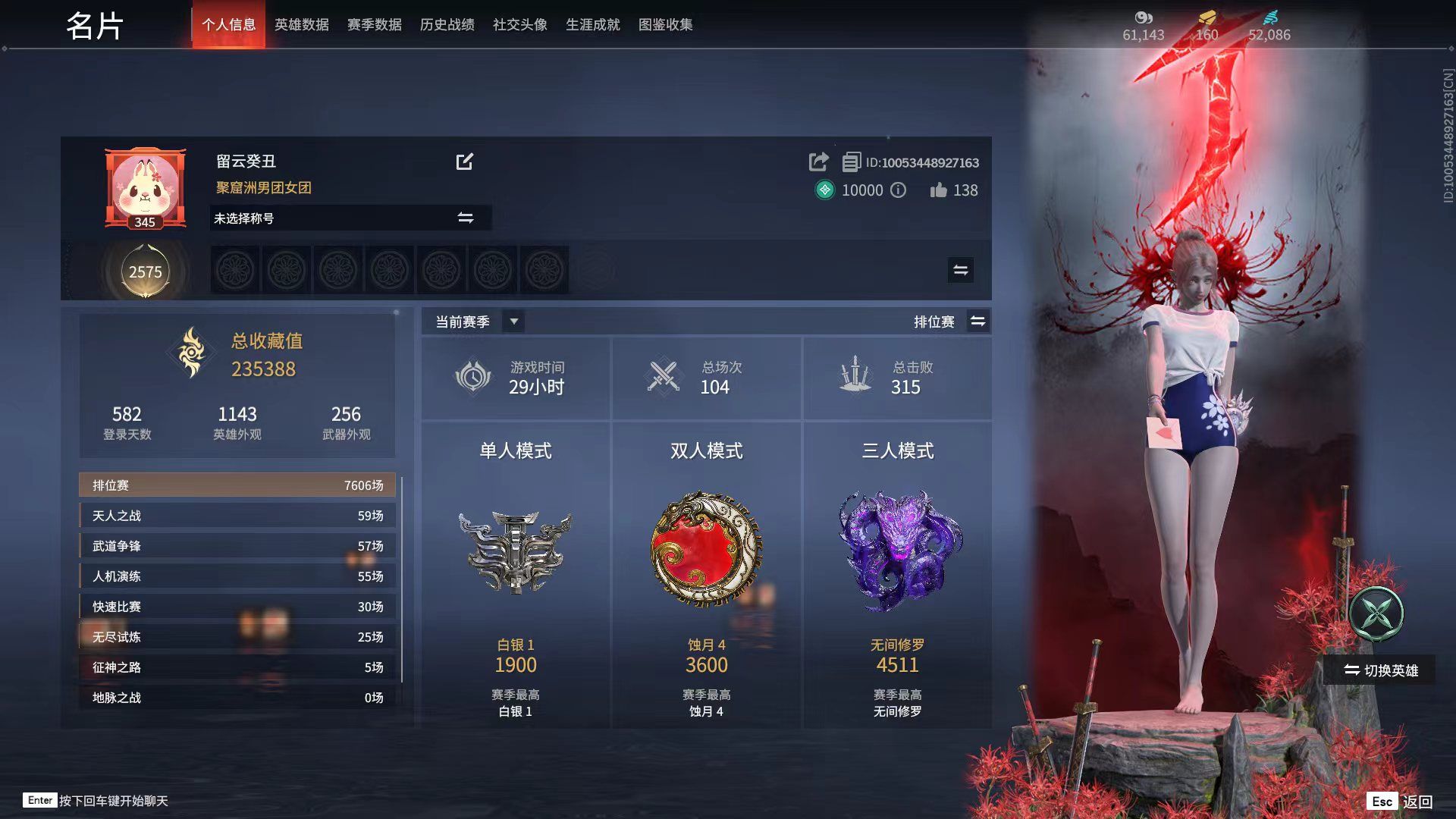Viewport: 1456px width, 819px height.
Task: Switch ranked mode via 排位赛 swap toggle
Action: tap(978, 322)
